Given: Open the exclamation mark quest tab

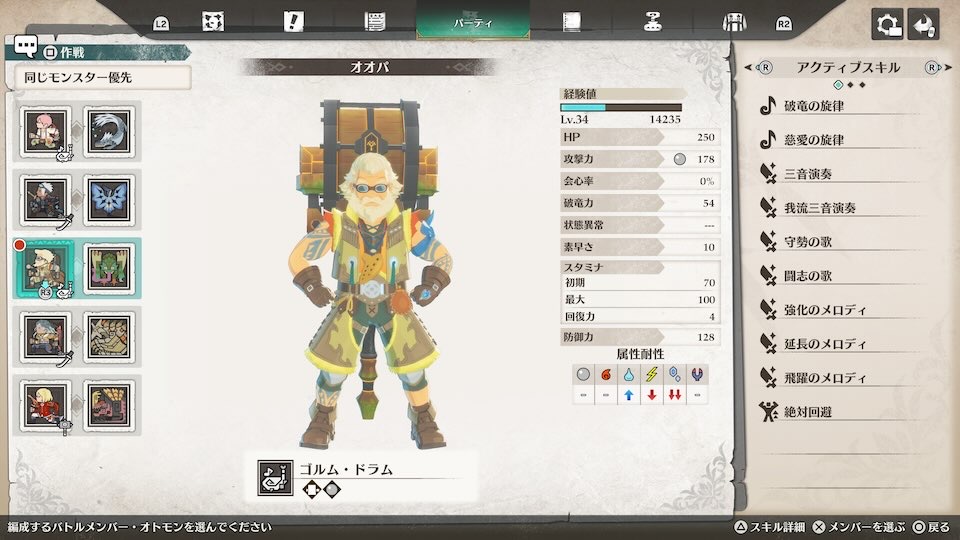Looking at the screenshot, I should coord(293,22).
